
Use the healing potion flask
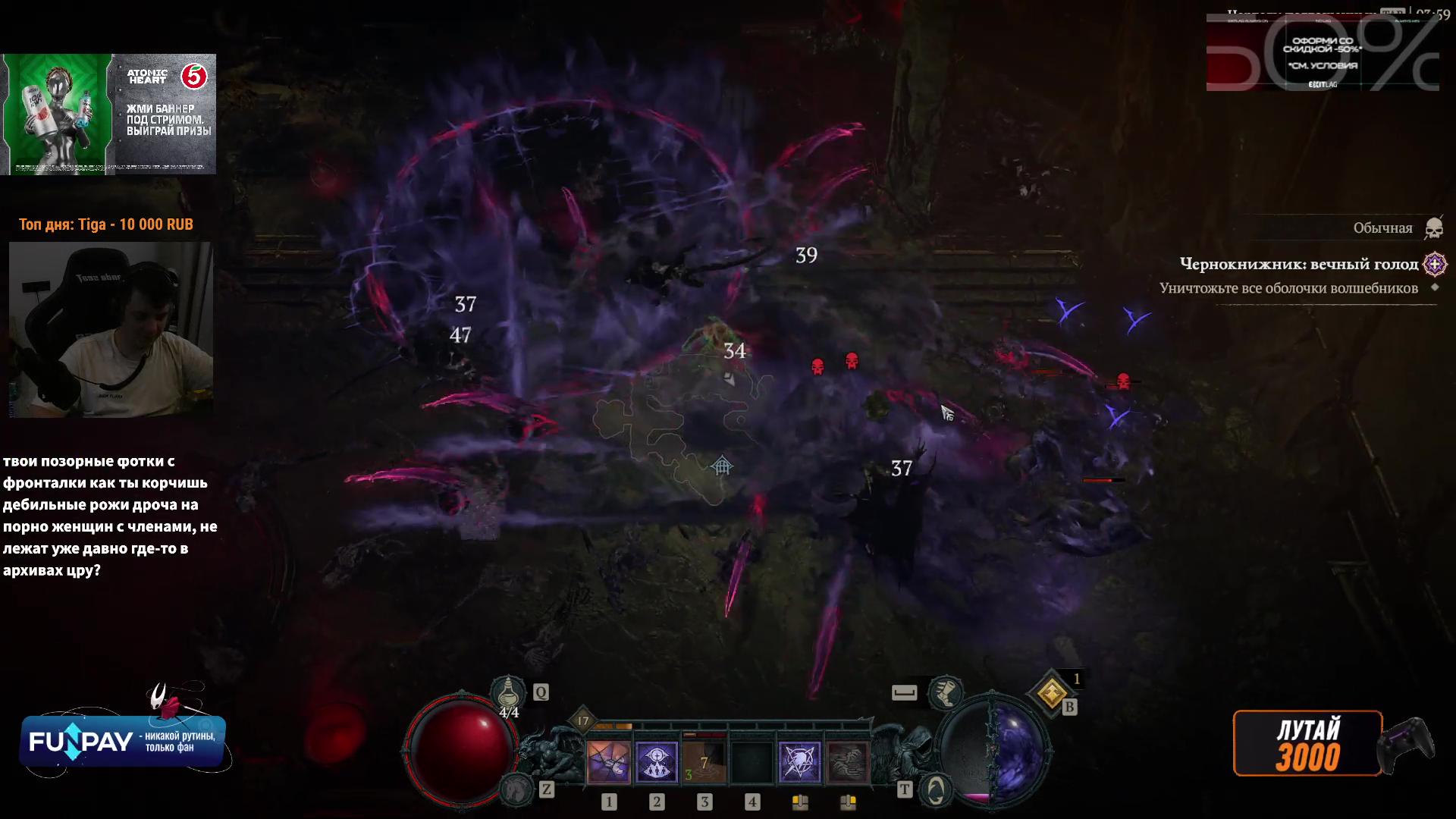point(507,694)
